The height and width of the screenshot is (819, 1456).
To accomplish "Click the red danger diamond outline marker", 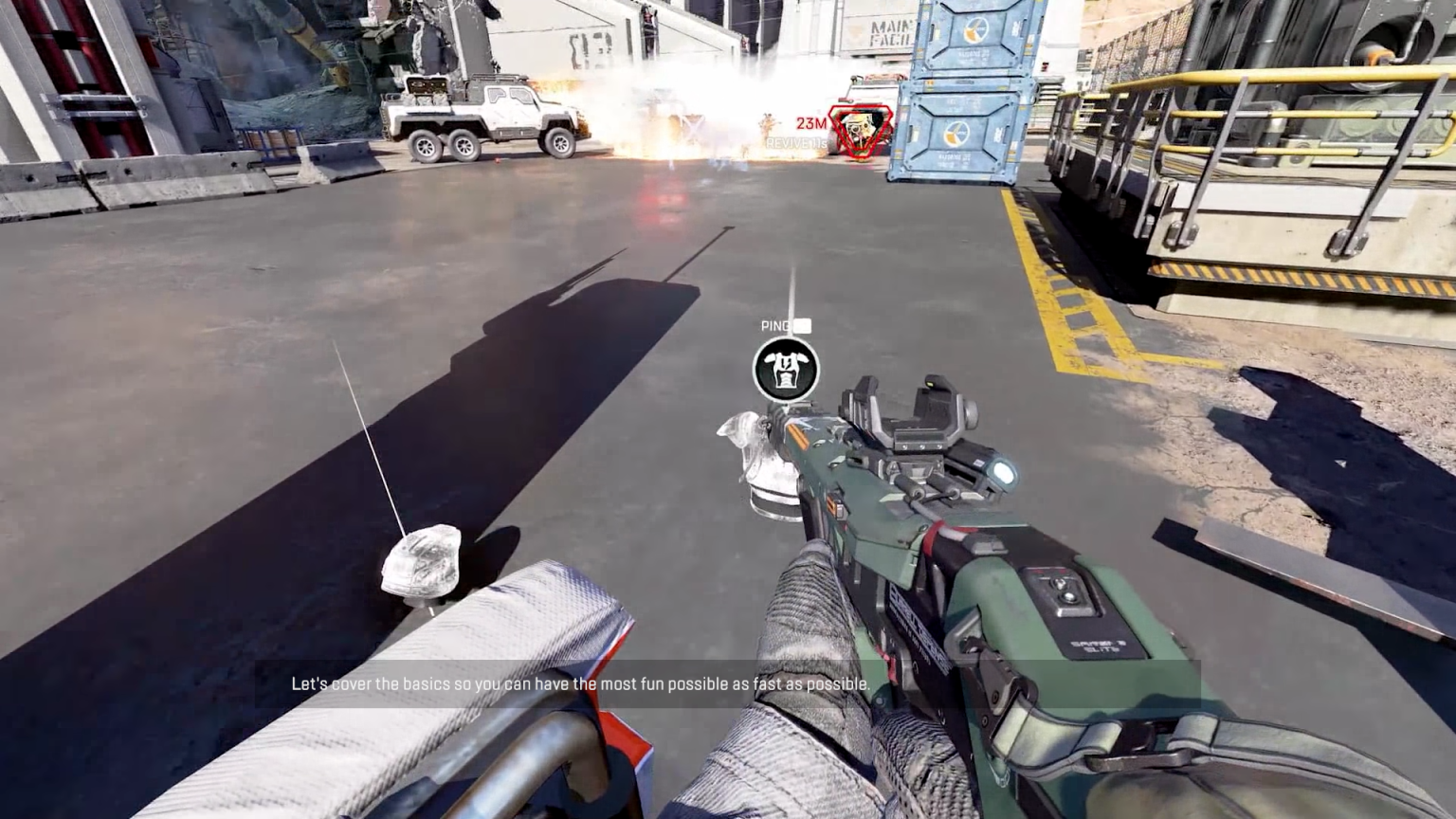I will click(x=860, y=128).
